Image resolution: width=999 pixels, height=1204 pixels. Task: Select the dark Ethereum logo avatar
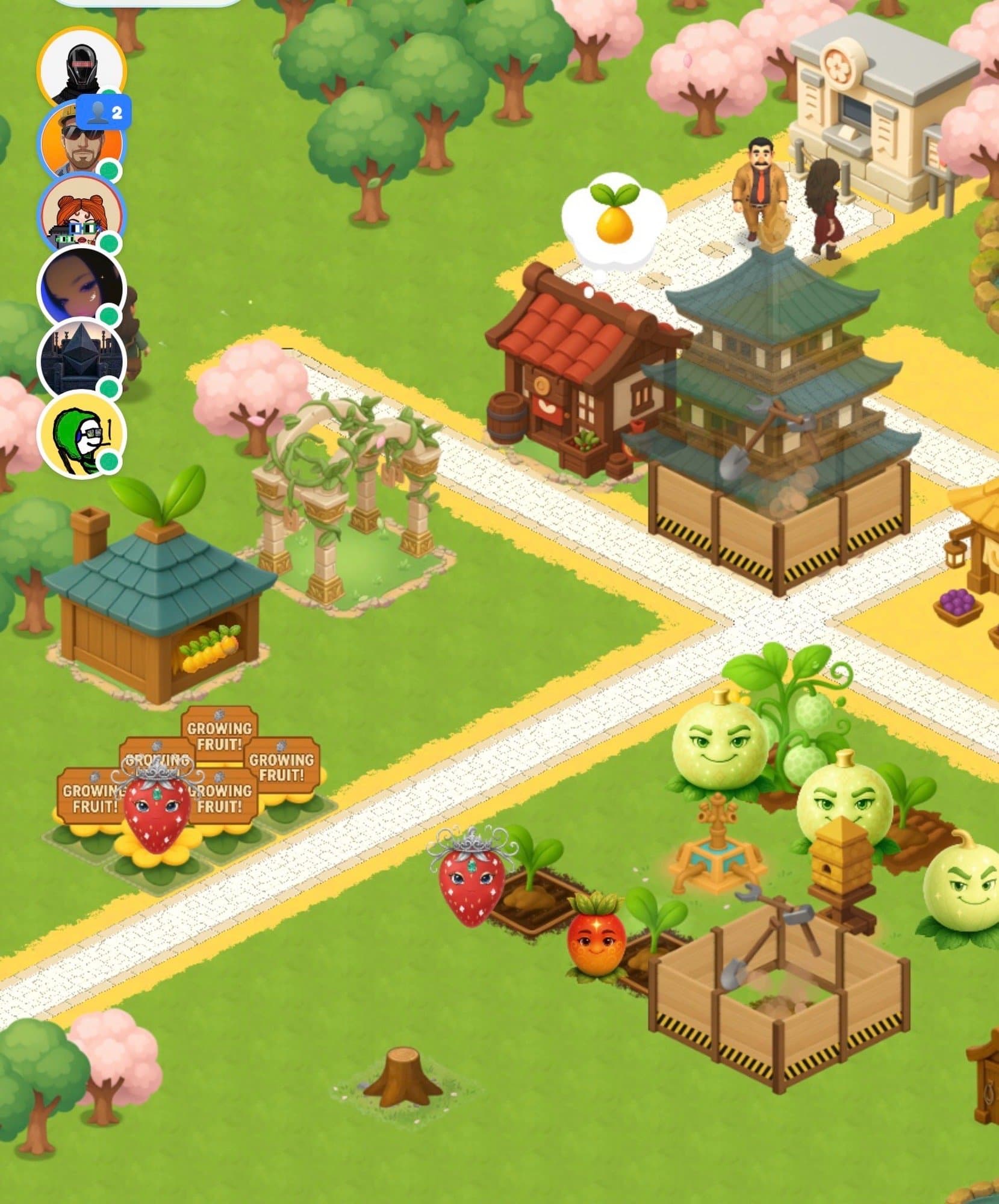pos(81,360)
